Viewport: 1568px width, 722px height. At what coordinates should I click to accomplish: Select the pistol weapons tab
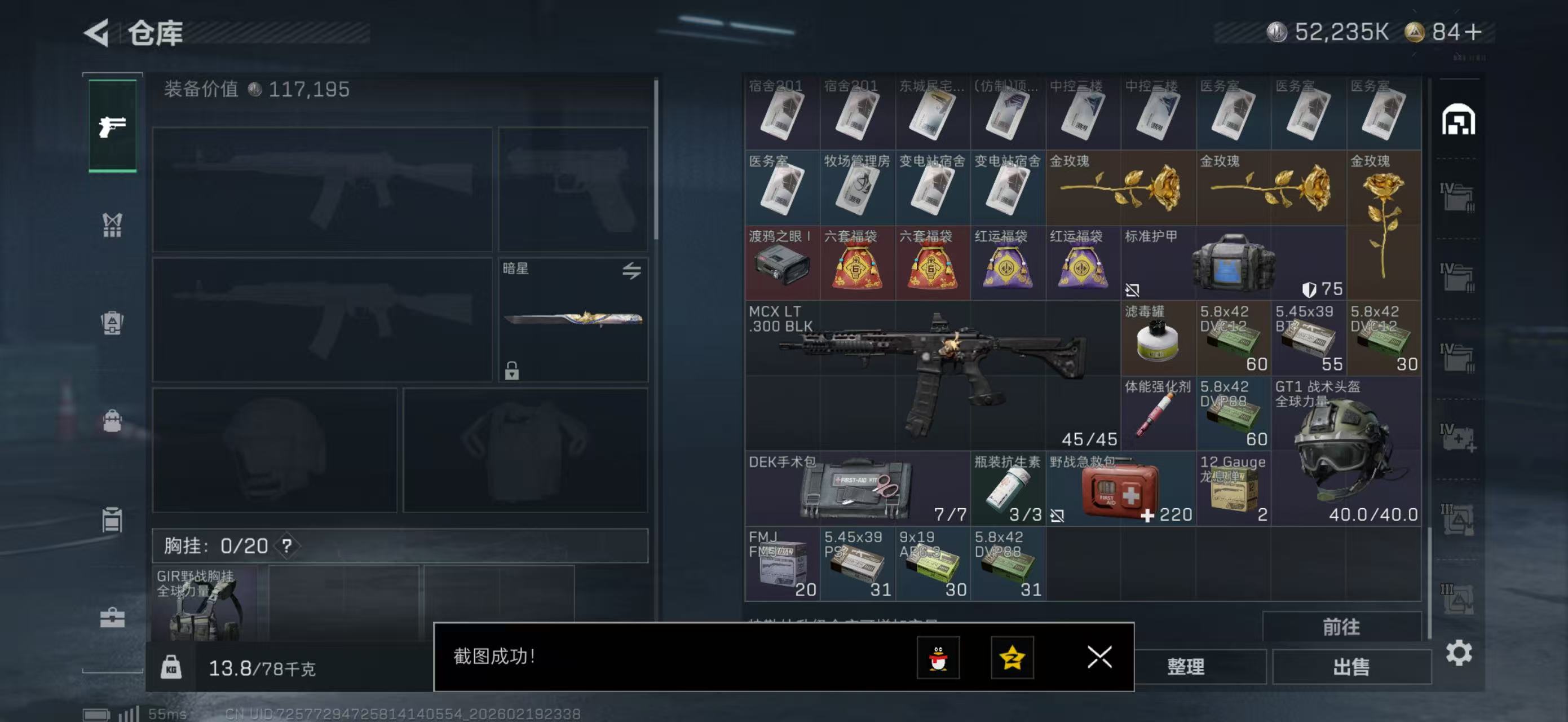tap(113, 126)
